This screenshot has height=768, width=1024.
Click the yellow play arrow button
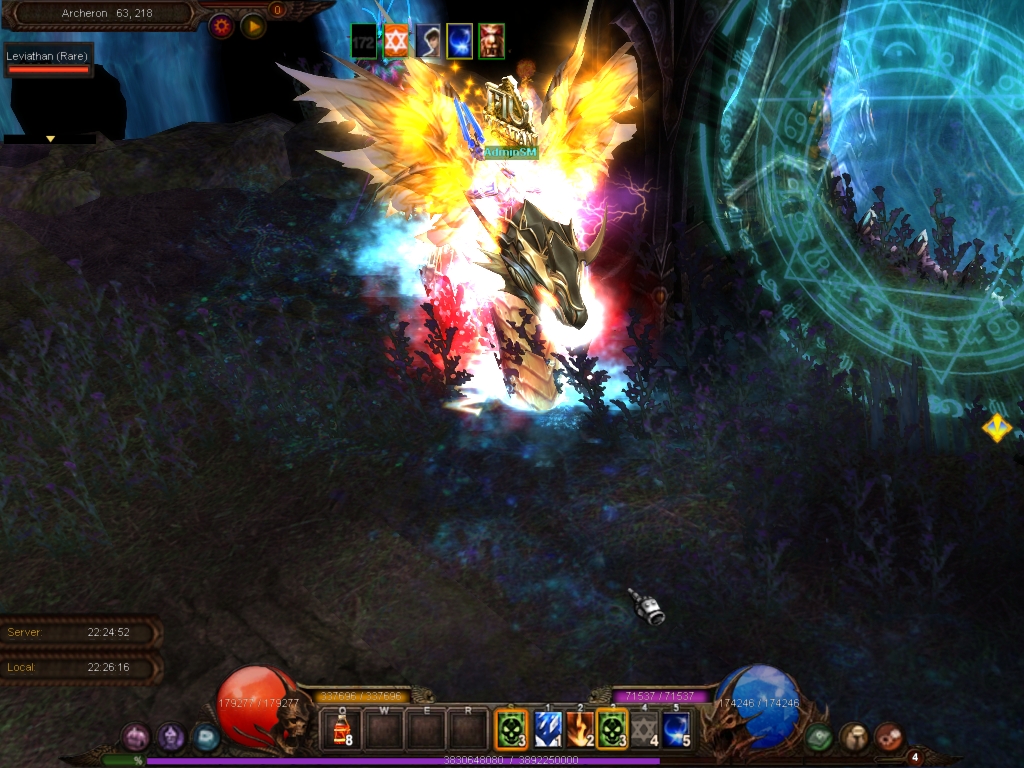click(253, 26)
